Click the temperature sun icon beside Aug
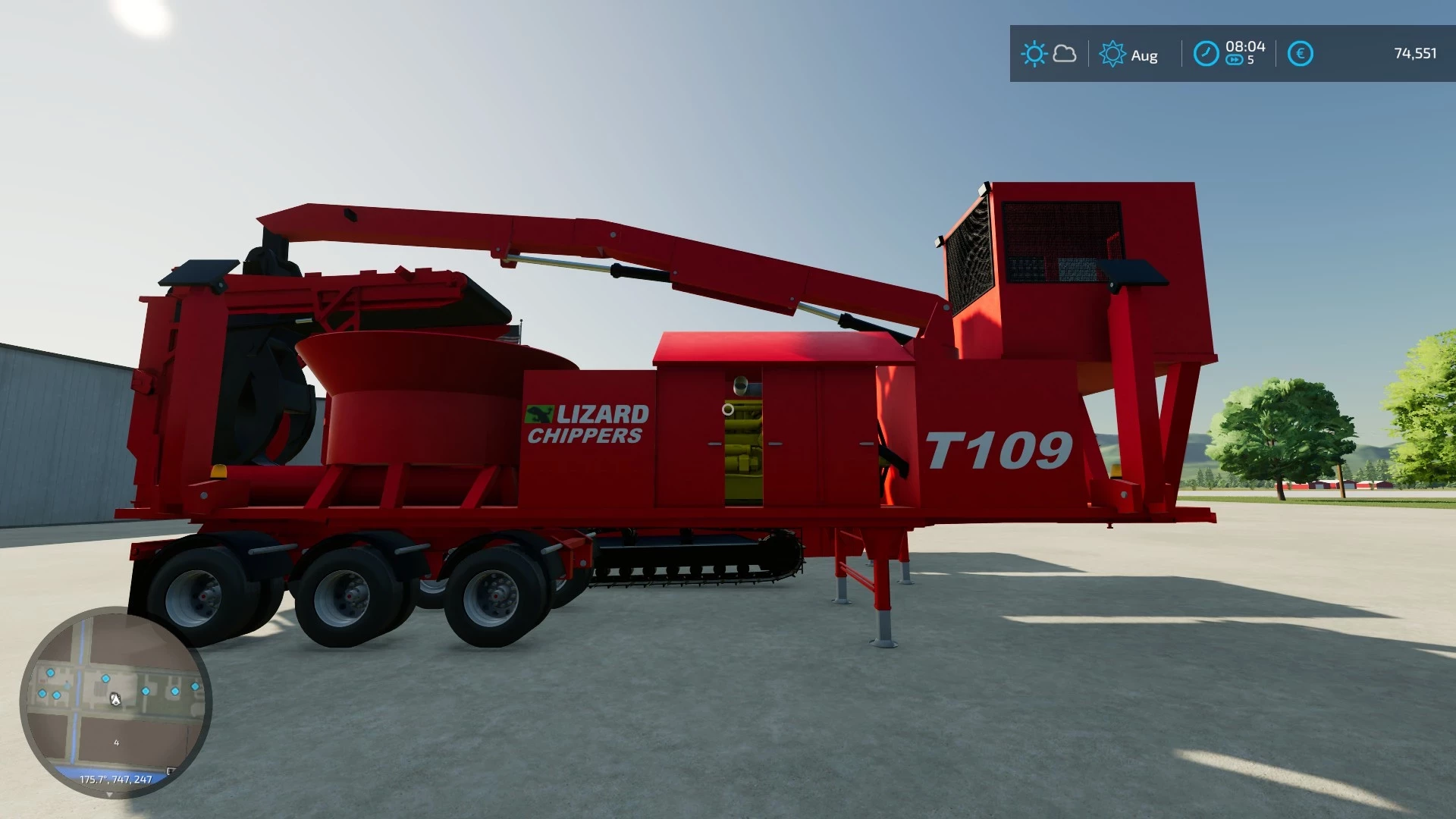This screenshot has height=819, width=1456. pos(1112,53)
